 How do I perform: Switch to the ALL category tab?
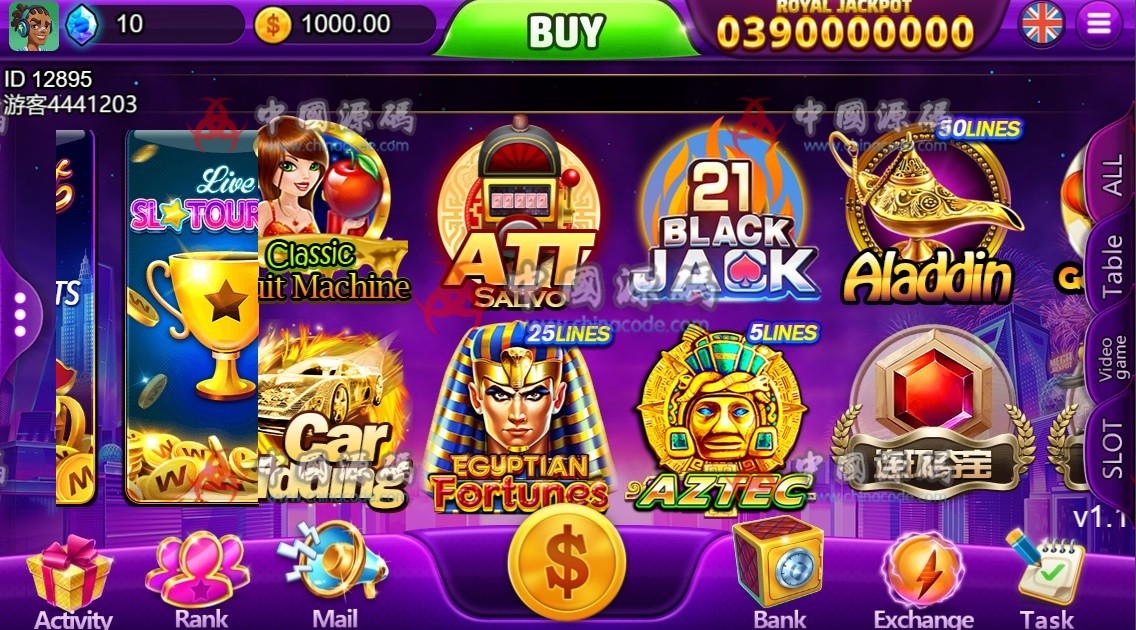(x=1111, y=176)
